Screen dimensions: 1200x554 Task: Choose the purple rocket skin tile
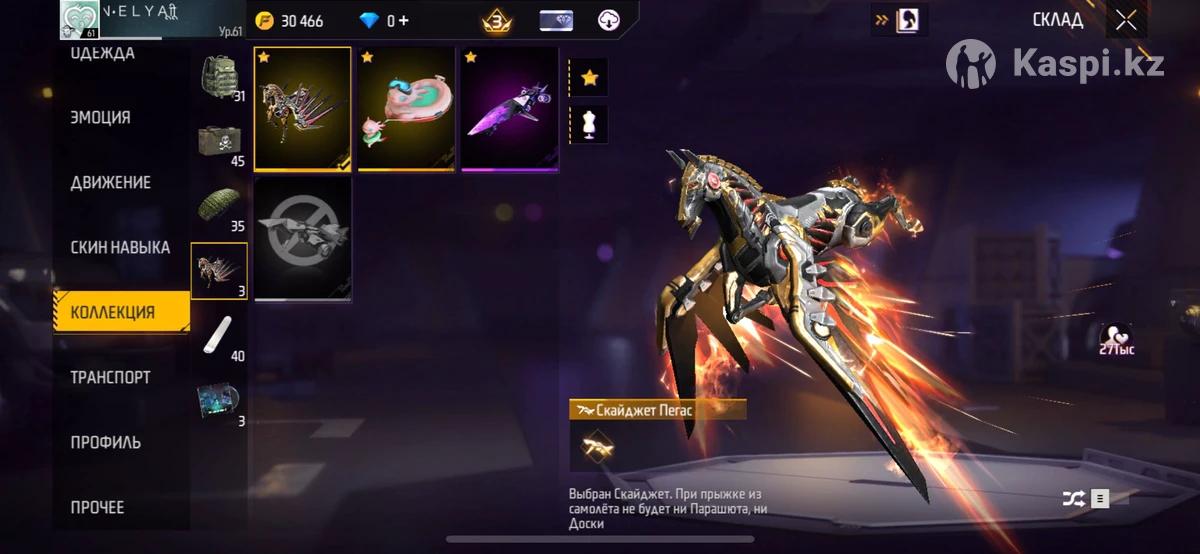509,109
